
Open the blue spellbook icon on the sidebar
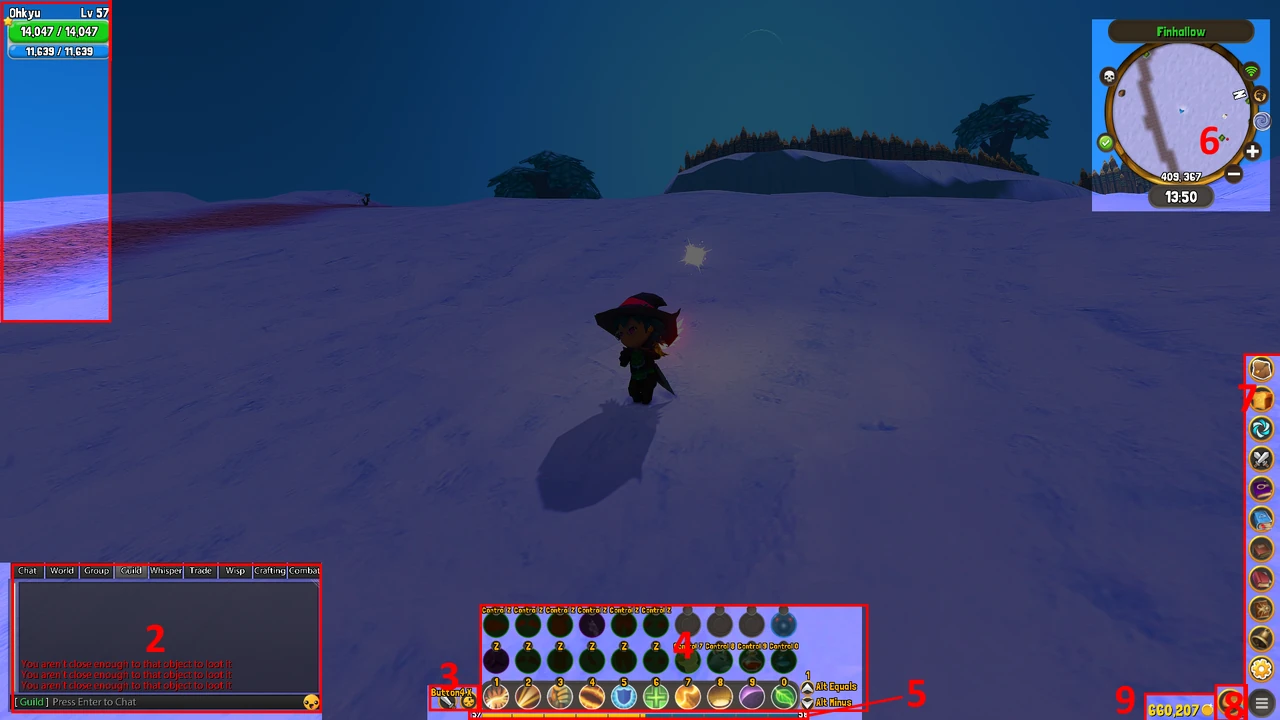1260,516
